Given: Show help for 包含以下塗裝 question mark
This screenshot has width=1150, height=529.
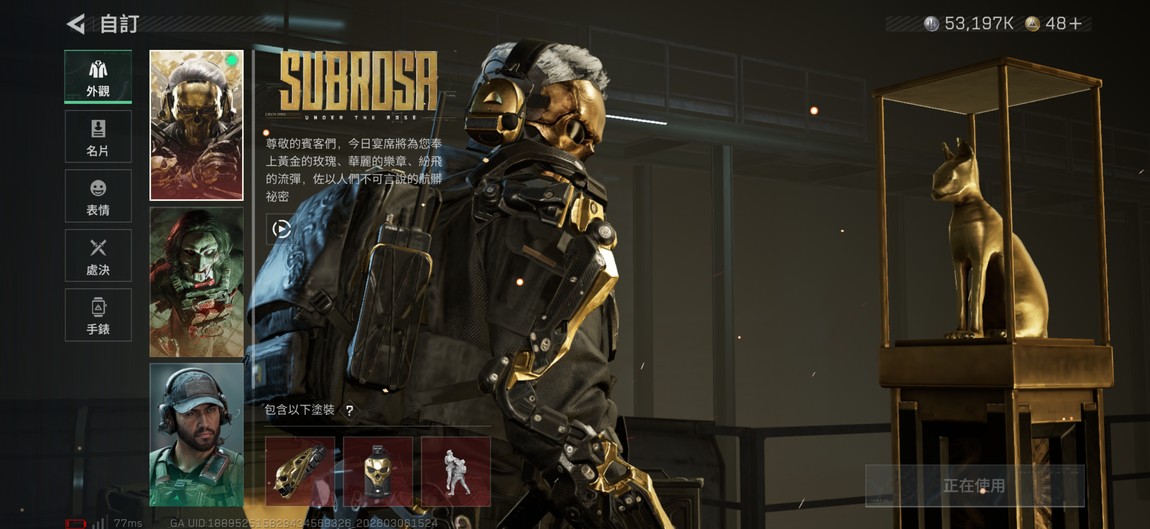Looking at the screenshot, I should 349,410.
